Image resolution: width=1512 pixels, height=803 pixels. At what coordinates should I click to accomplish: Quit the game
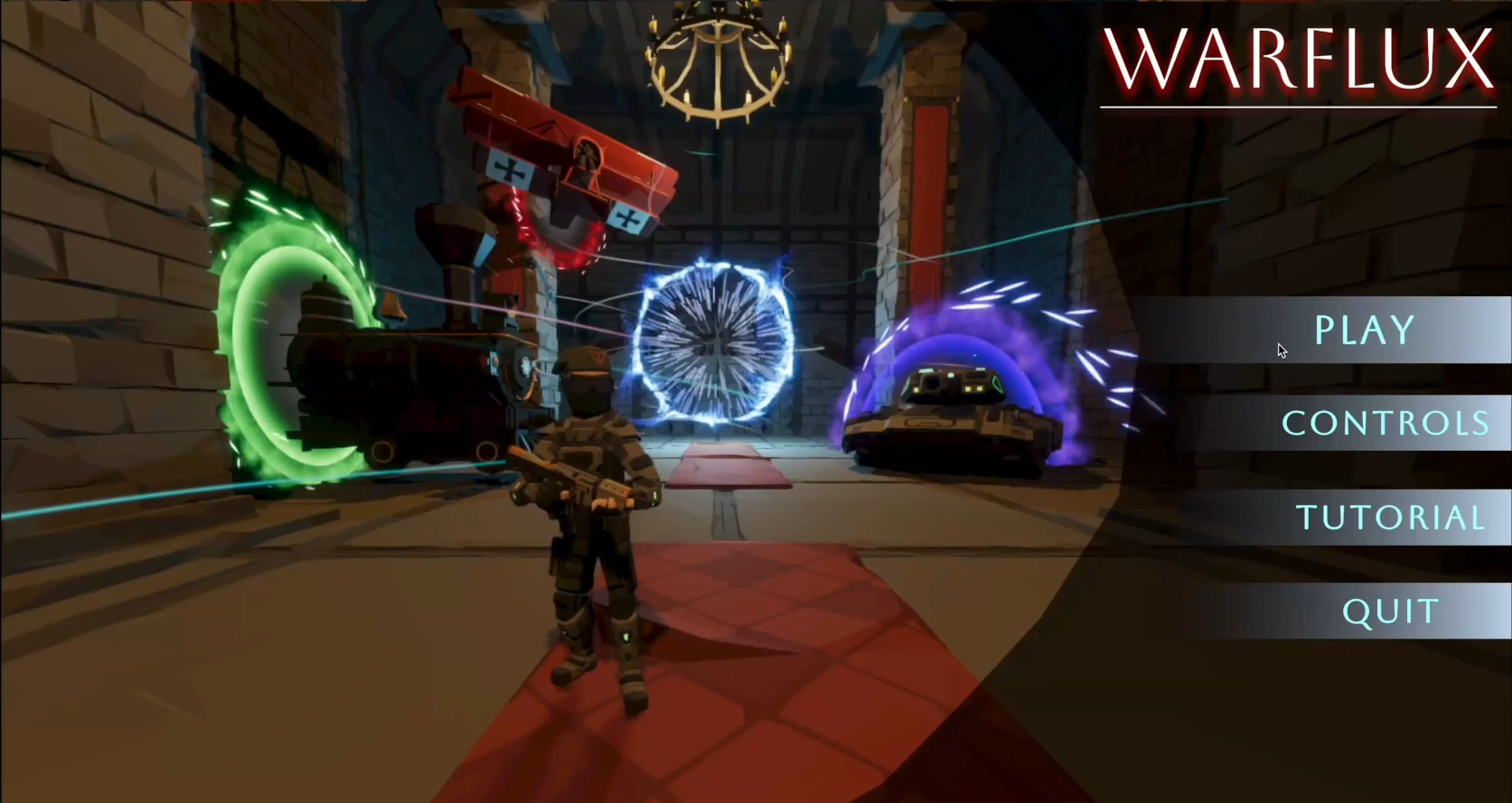1390,612
